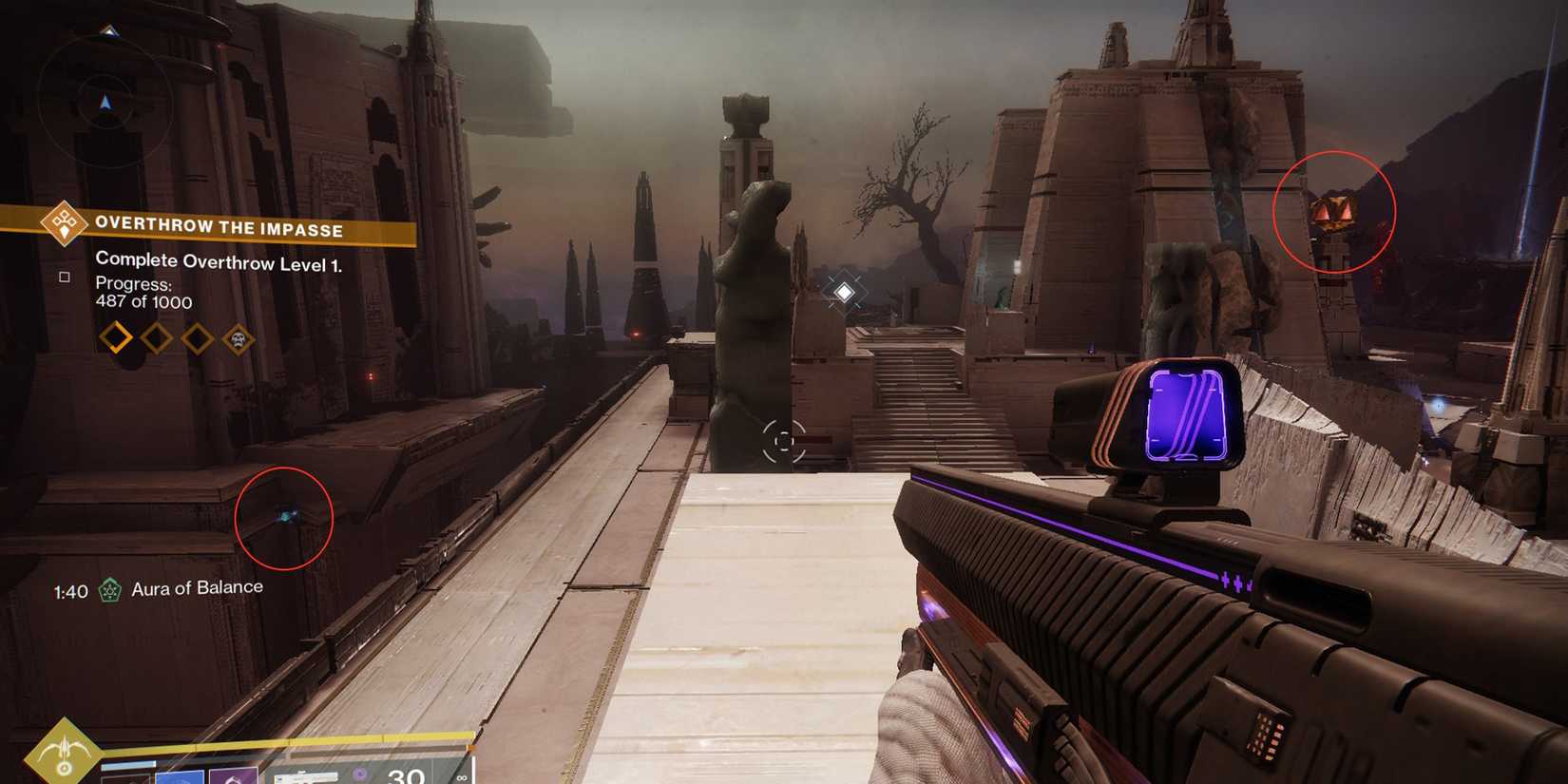1568x784 pixels.
Task: Select the Overthrow the Impasse banner title
Action: pyautogui.click(x=220, y=228)
